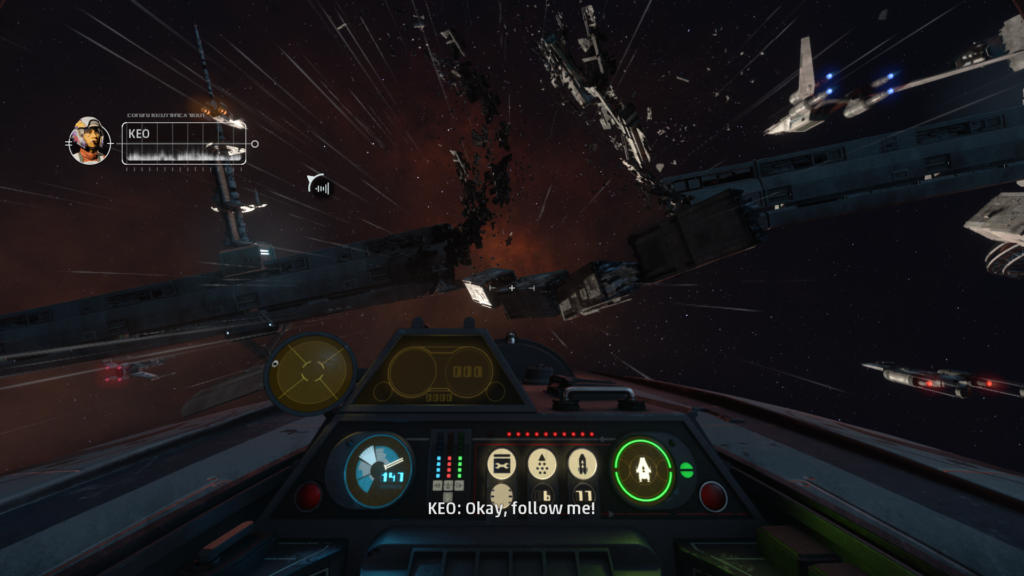Activate the missile weapon icon
1024x576 pixels.
coord(582,463)
